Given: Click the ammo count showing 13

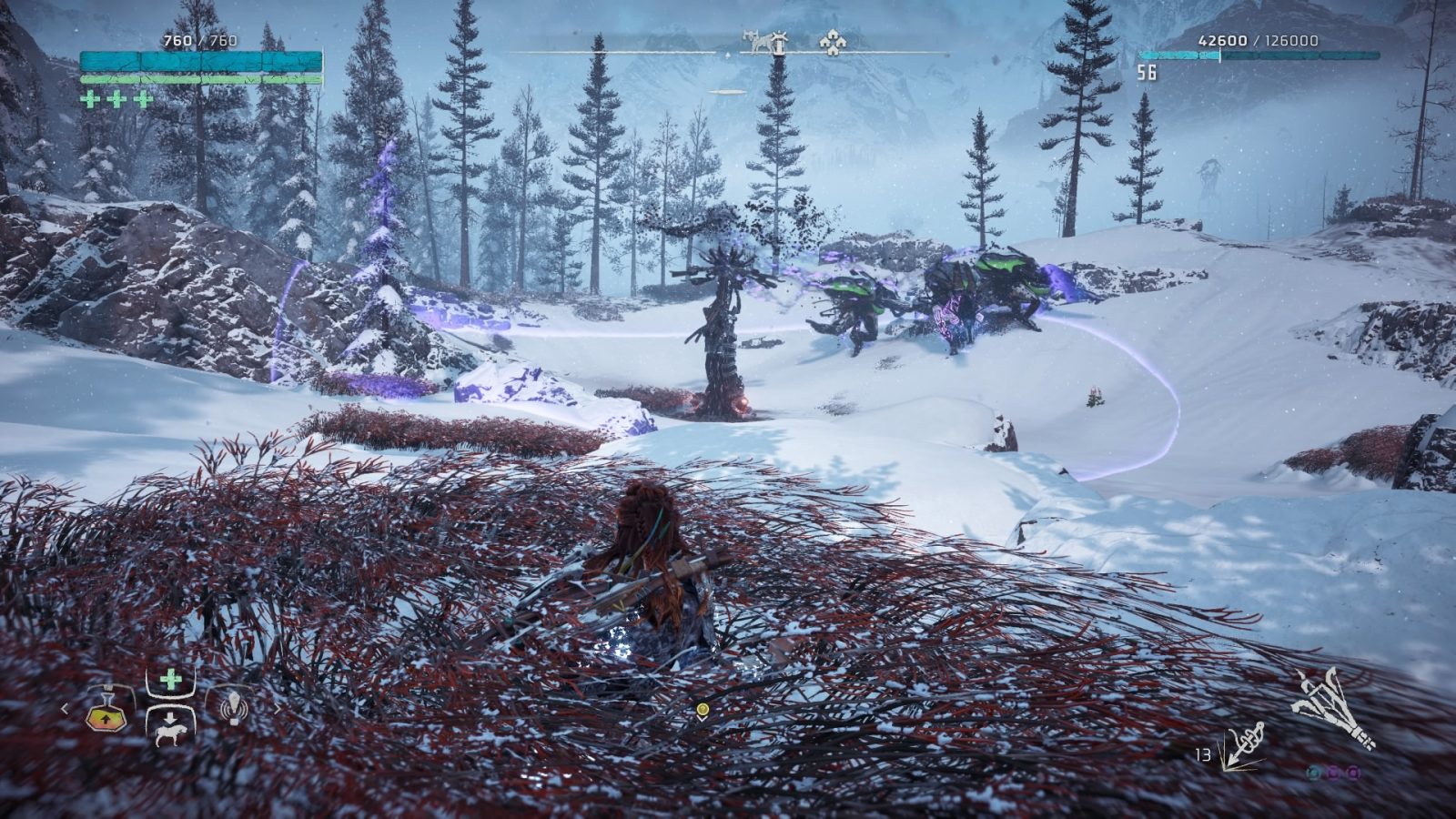Looking at the screenshot, I should coord(1203,753).
